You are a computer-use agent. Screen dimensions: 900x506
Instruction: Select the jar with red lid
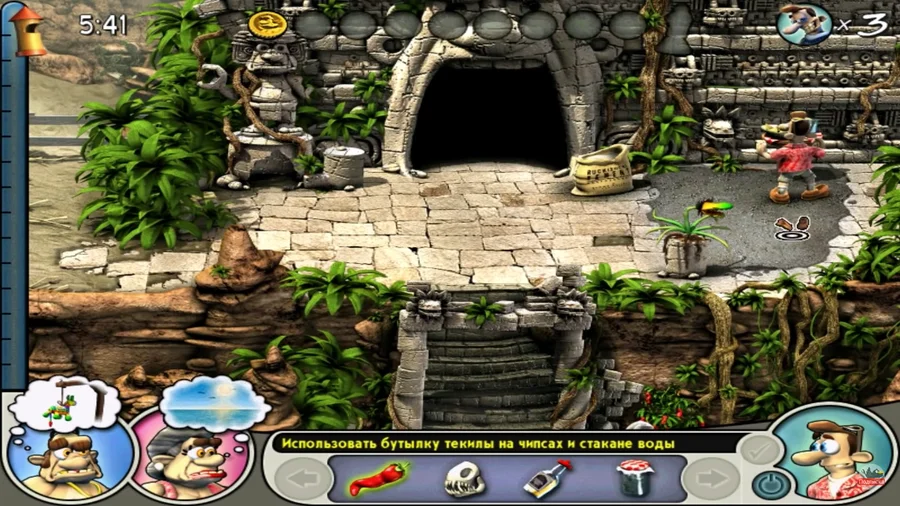pos(632,478)
